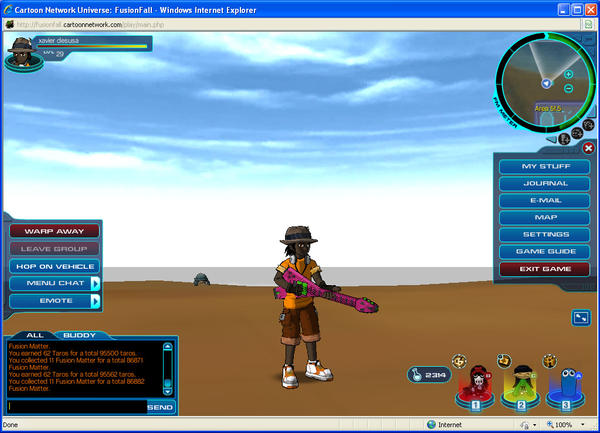Select the red nano in slot 1
The image size is (600, 433).
[476, 385]
